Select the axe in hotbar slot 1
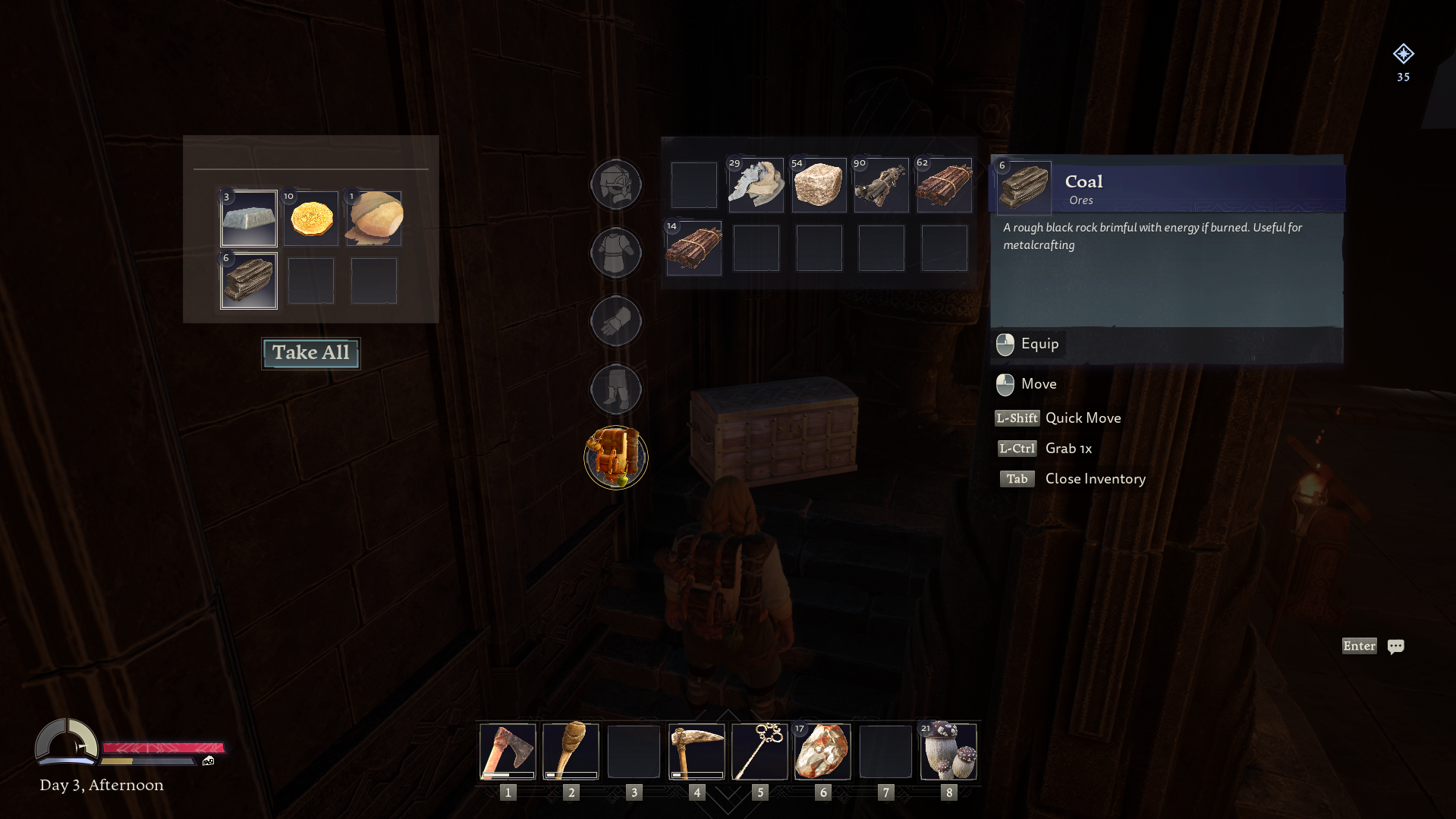This screenshot has height=819, width=1456. (x=508, y=752)
